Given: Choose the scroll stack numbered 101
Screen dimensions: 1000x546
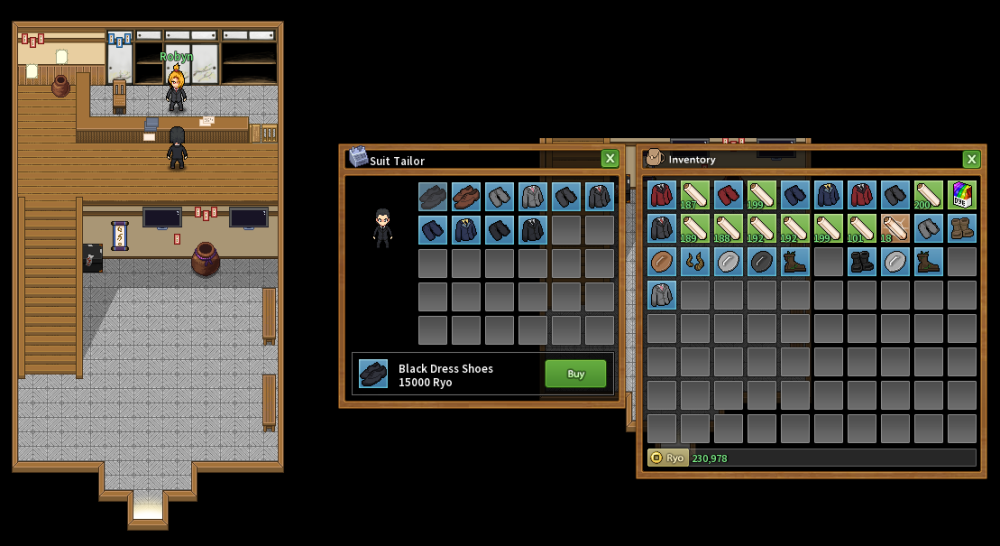Looking at the screenshot, I should (862, 229).
